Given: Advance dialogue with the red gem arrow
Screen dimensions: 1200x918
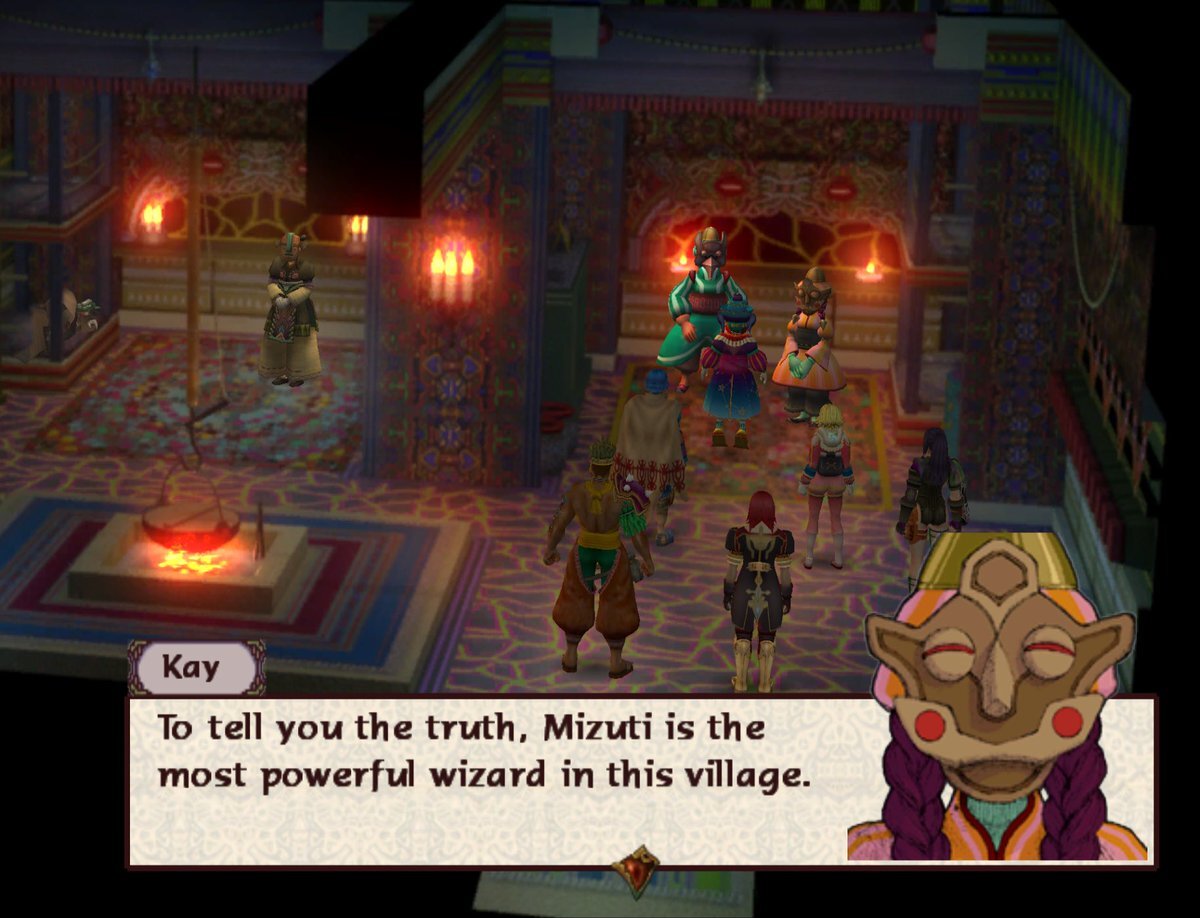Looking at the screenshot, I should coord(637,870).
